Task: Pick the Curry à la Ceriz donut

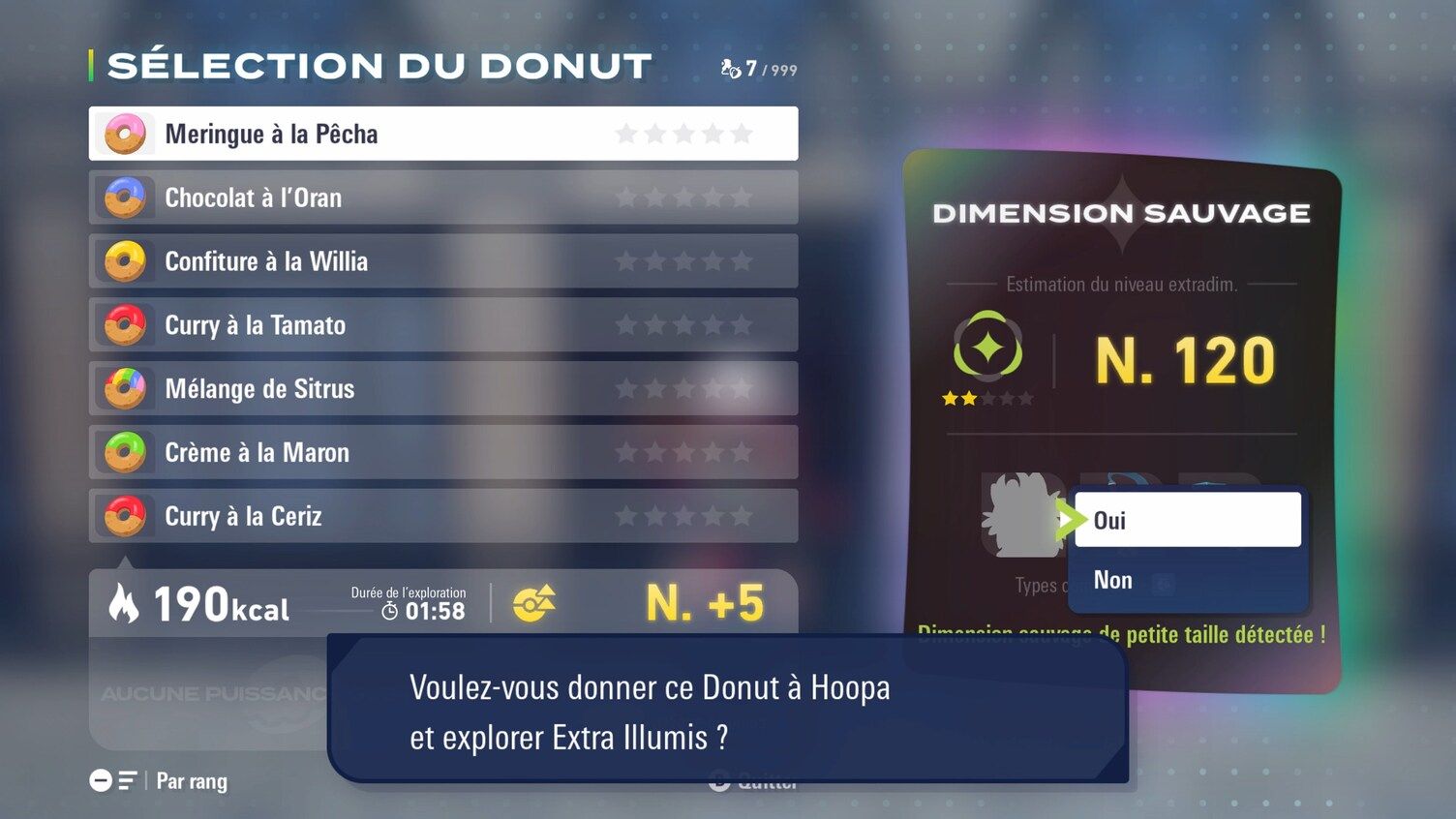Action: (x=442, y=516)
